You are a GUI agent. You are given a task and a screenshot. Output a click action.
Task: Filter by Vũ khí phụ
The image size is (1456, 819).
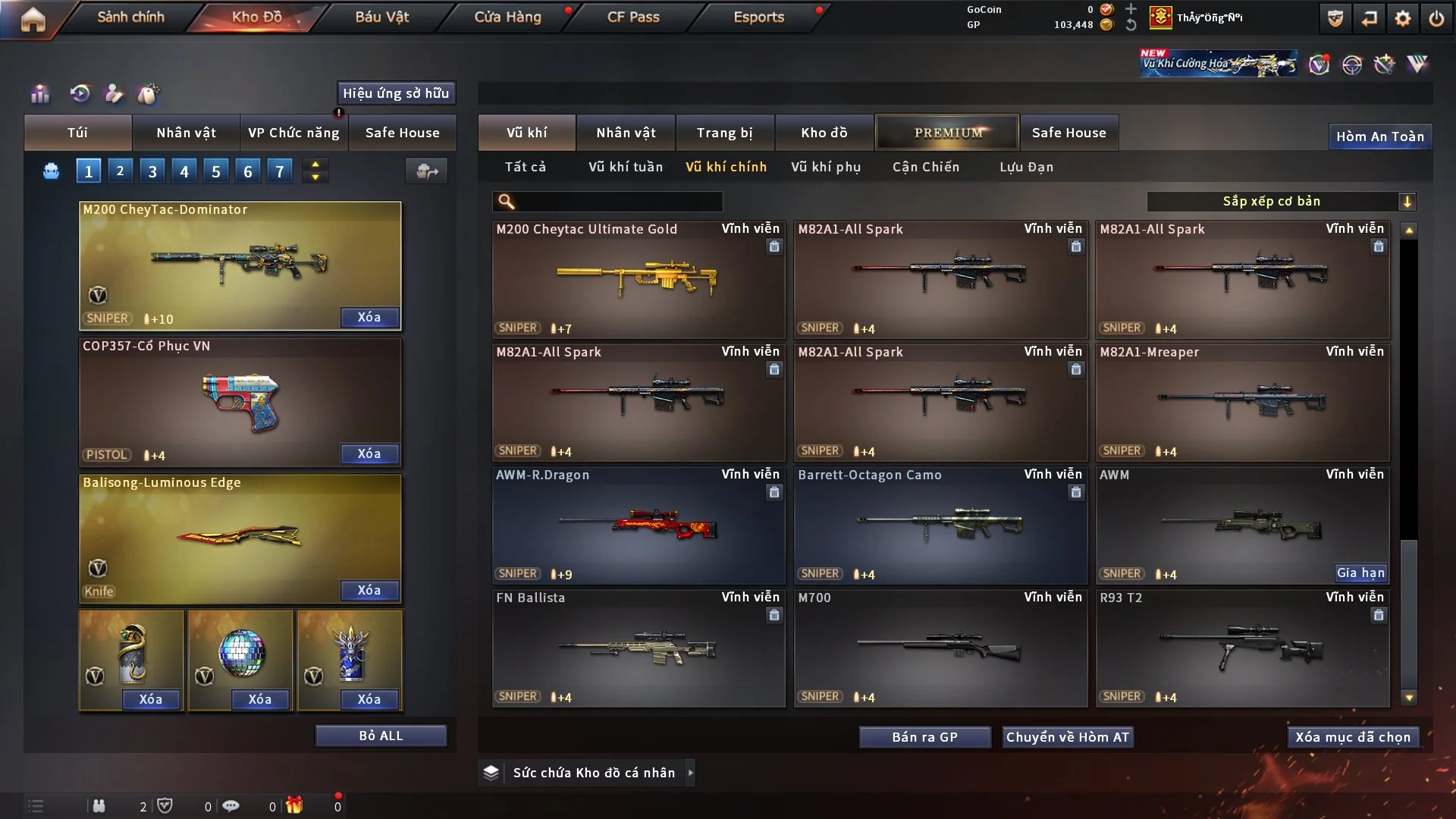pos(826,167)
